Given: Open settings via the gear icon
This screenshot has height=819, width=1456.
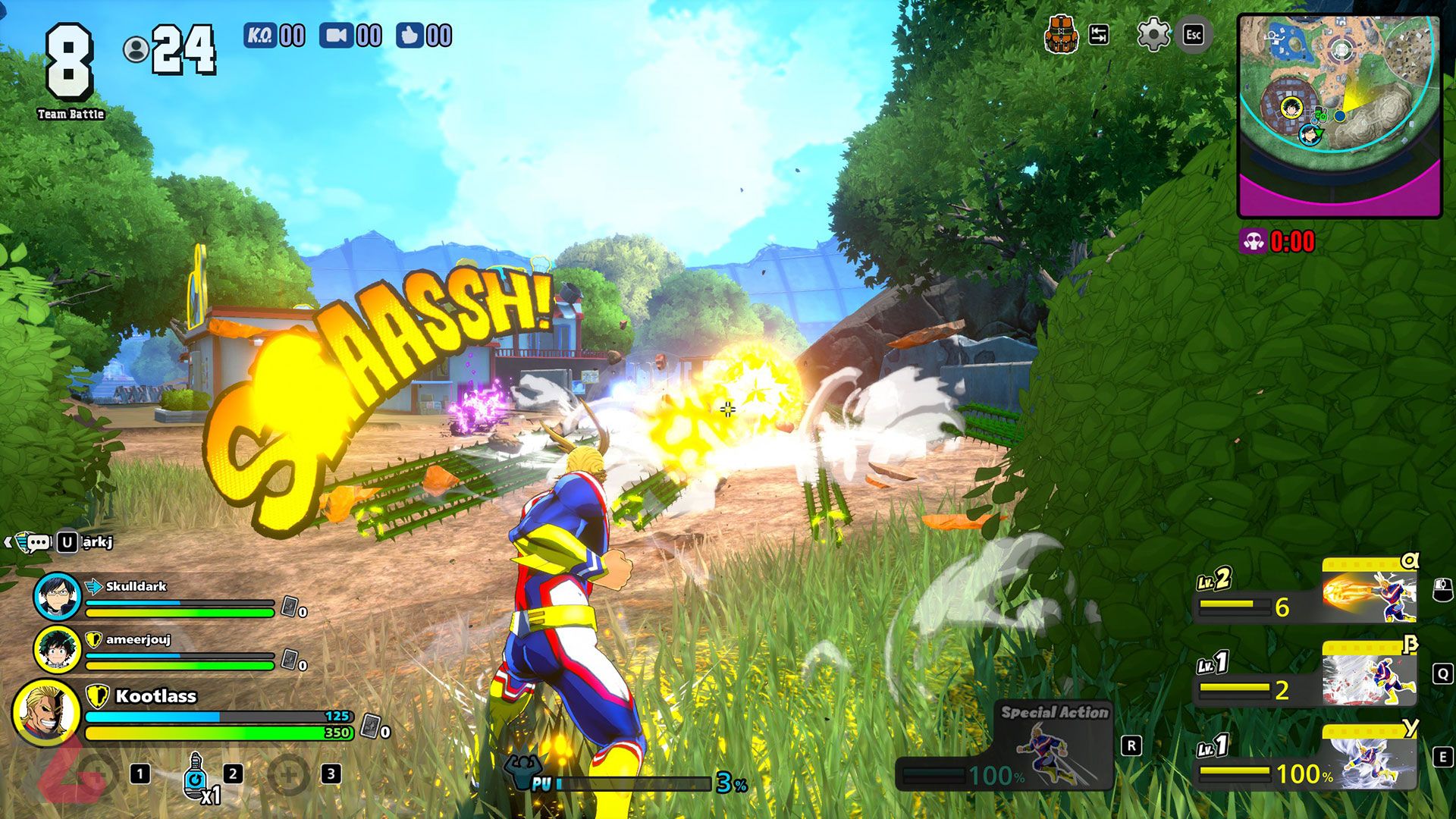Looking at the screenshot, I should [x=1153, y=34].
